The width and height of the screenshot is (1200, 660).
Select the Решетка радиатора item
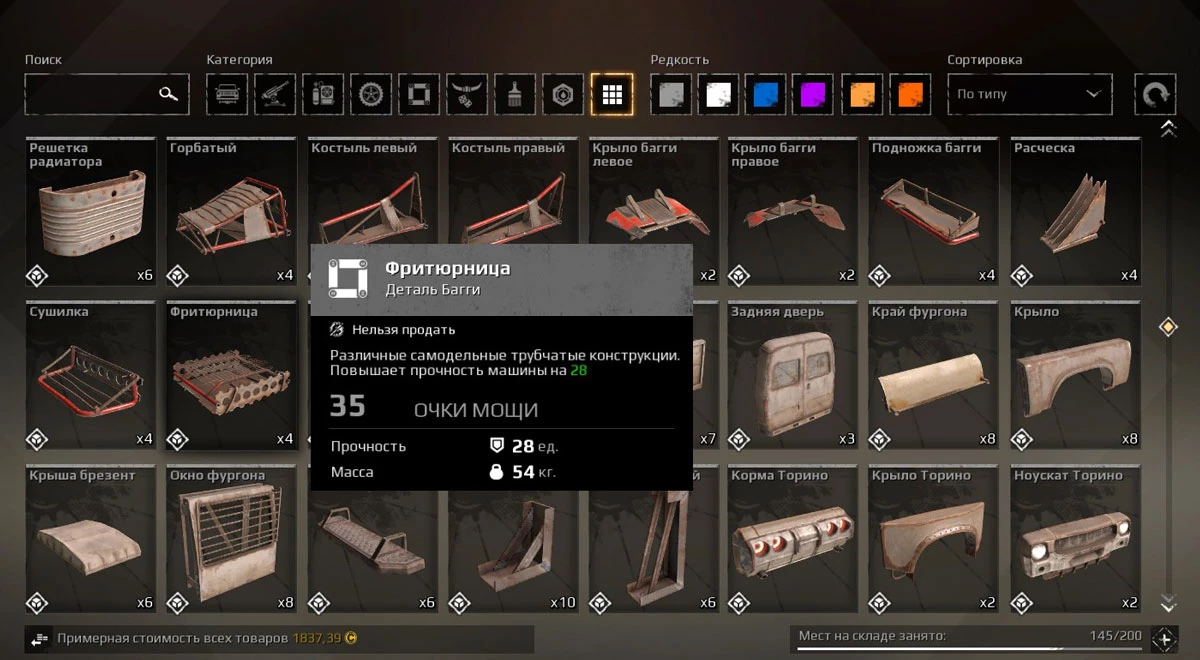(90, 212)
